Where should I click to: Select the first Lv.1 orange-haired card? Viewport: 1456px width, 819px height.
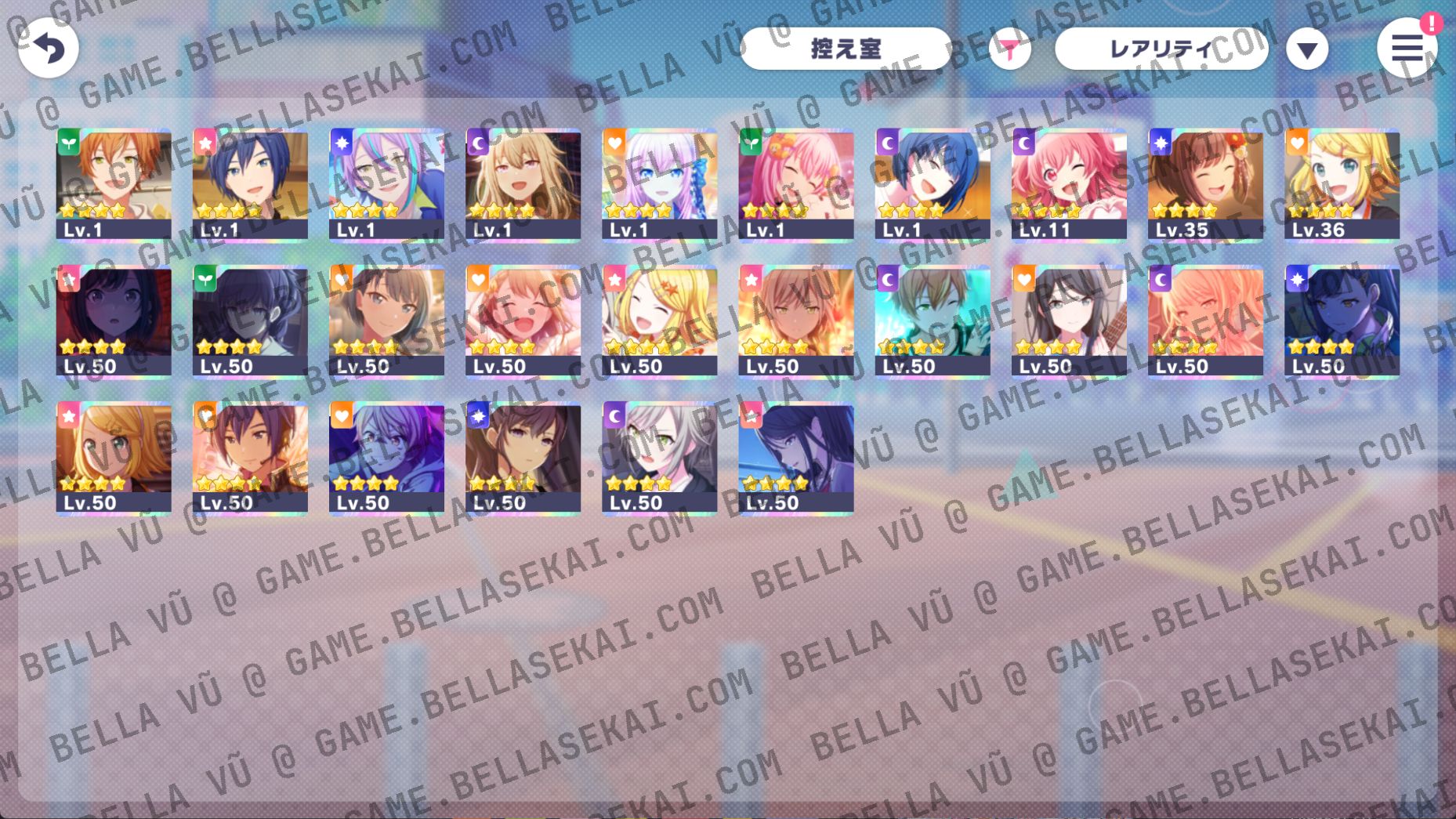[x=114, y=184]
